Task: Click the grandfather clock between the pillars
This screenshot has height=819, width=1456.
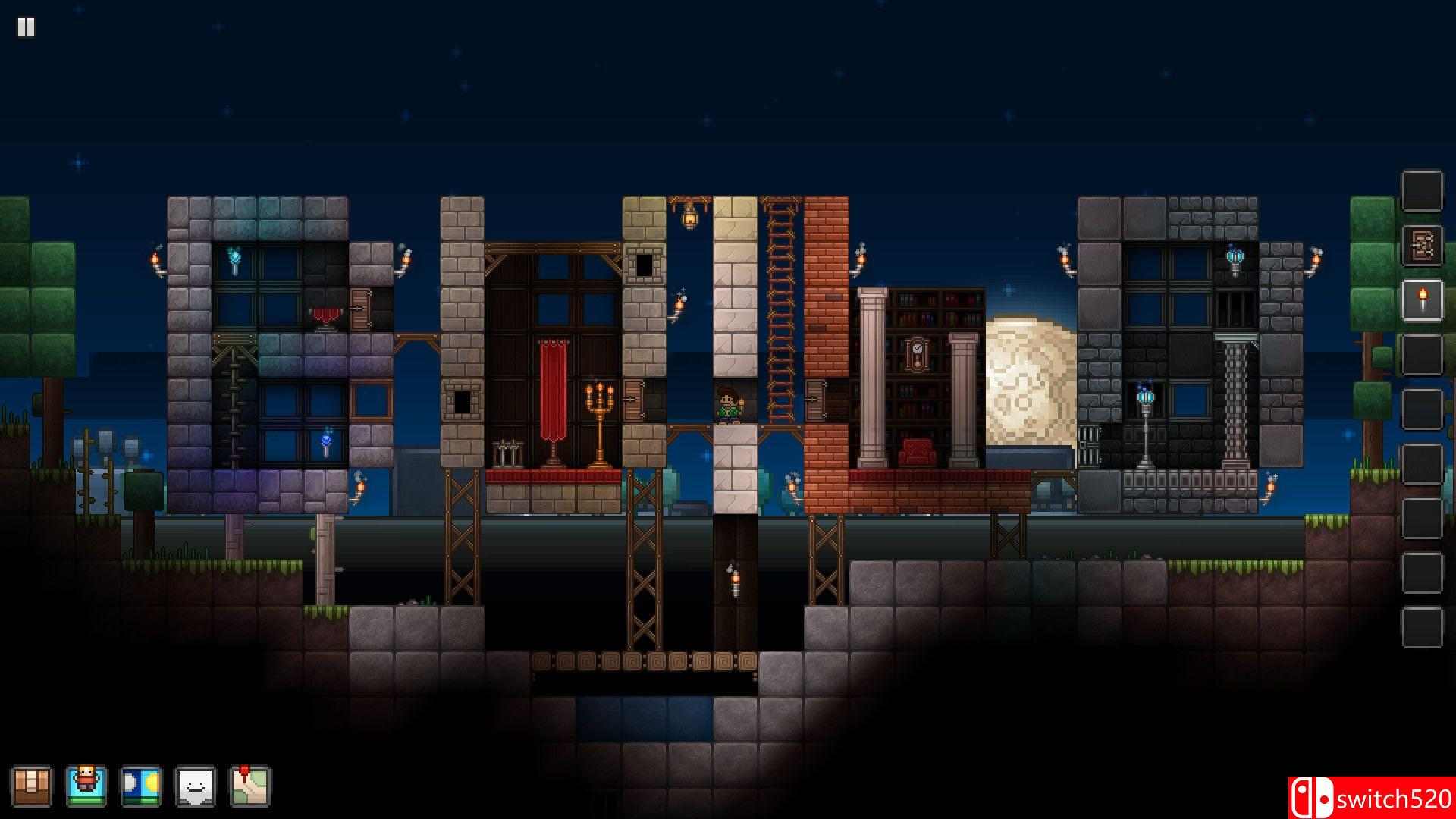Action: (915, 353)
